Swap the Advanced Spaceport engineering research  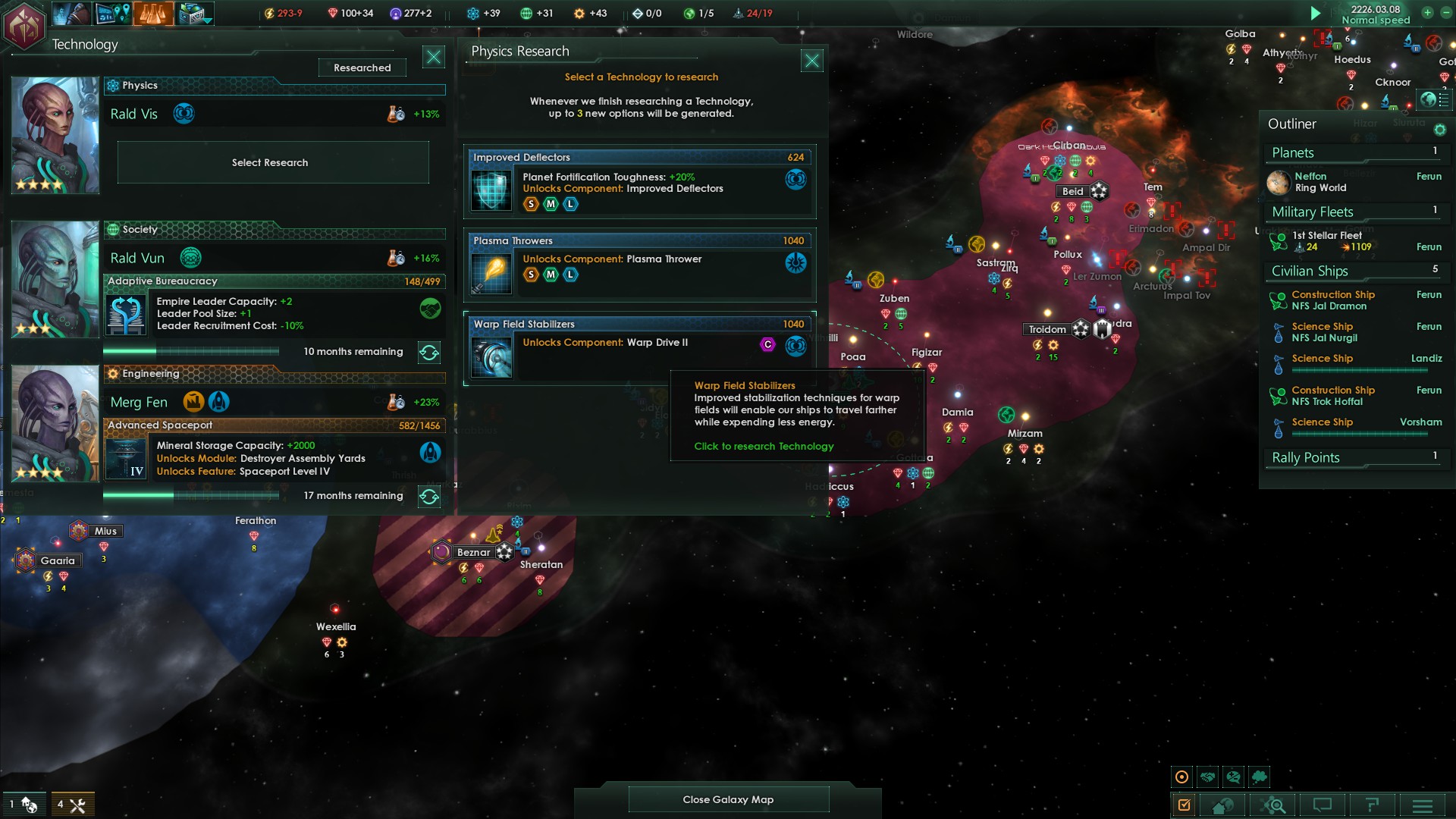point(429,497)
